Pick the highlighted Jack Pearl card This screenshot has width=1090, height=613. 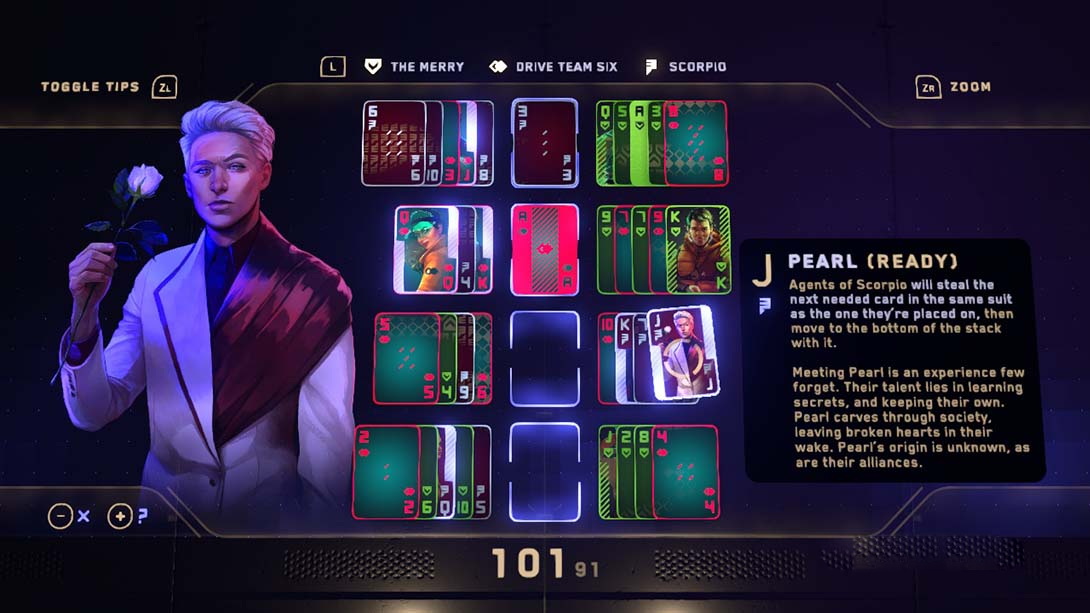682,353
